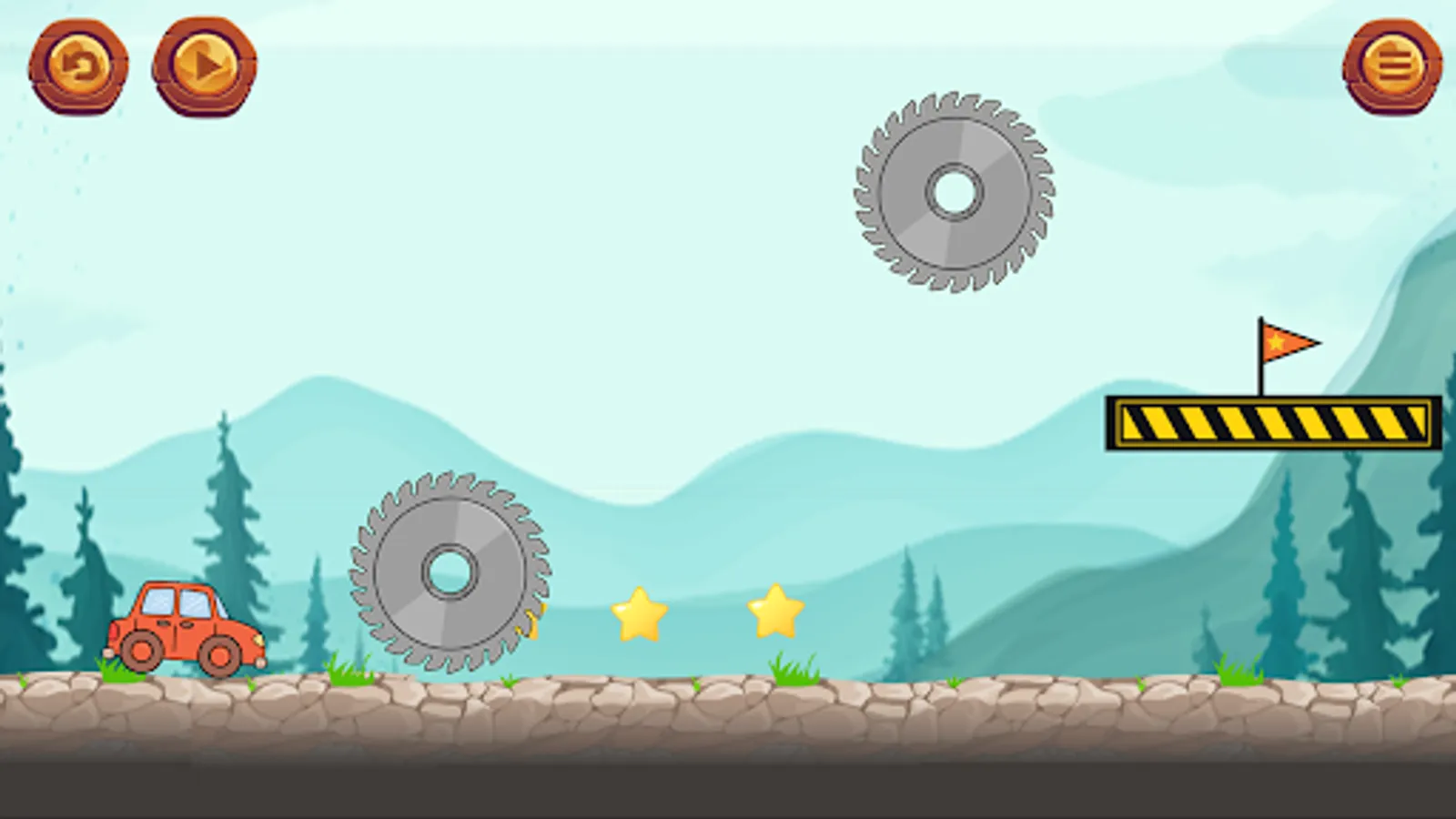Click the right golden star collectible
The width and height of the screenshot is (1456, 819).
775,612
